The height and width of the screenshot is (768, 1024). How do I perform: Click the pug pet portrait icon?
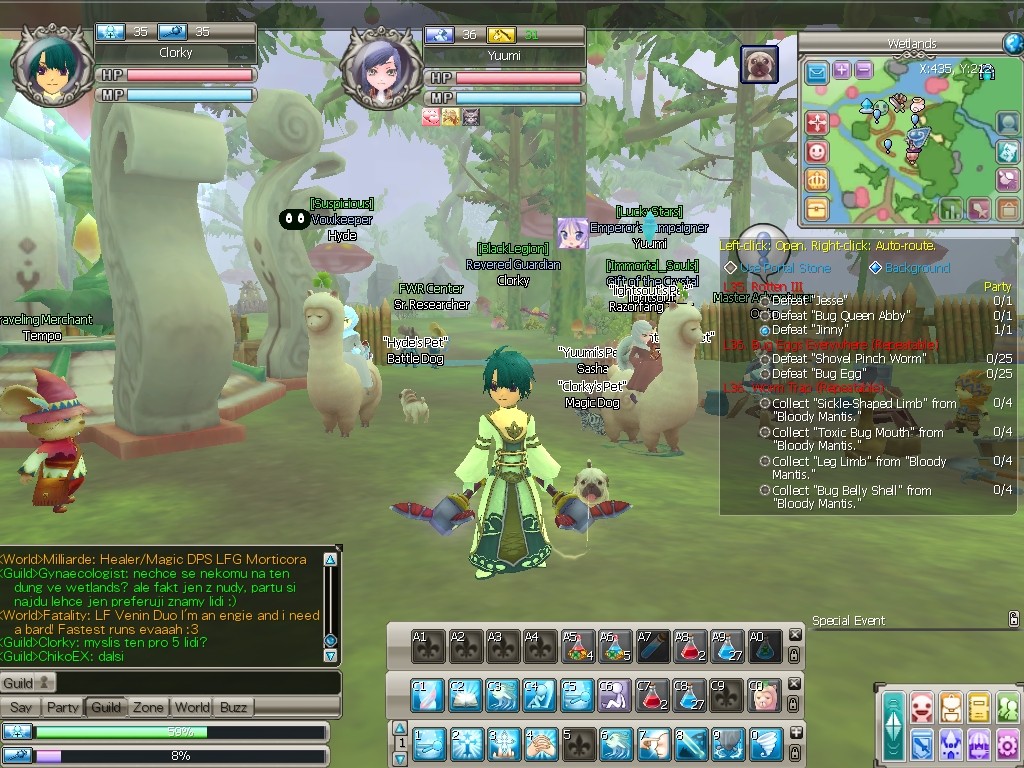[x=759, y=65]
